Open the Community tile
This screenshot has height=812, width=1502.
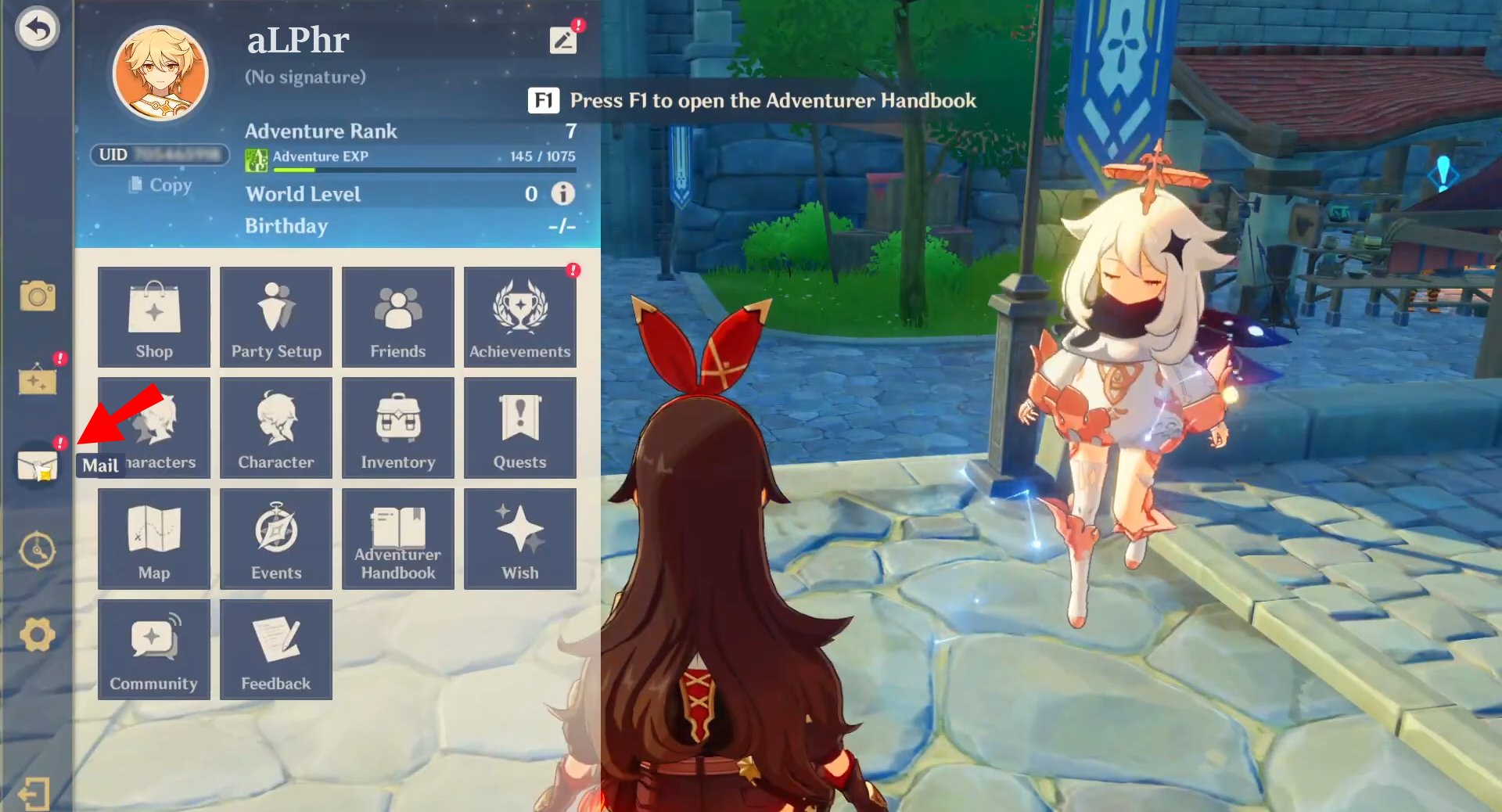[154, 650]
